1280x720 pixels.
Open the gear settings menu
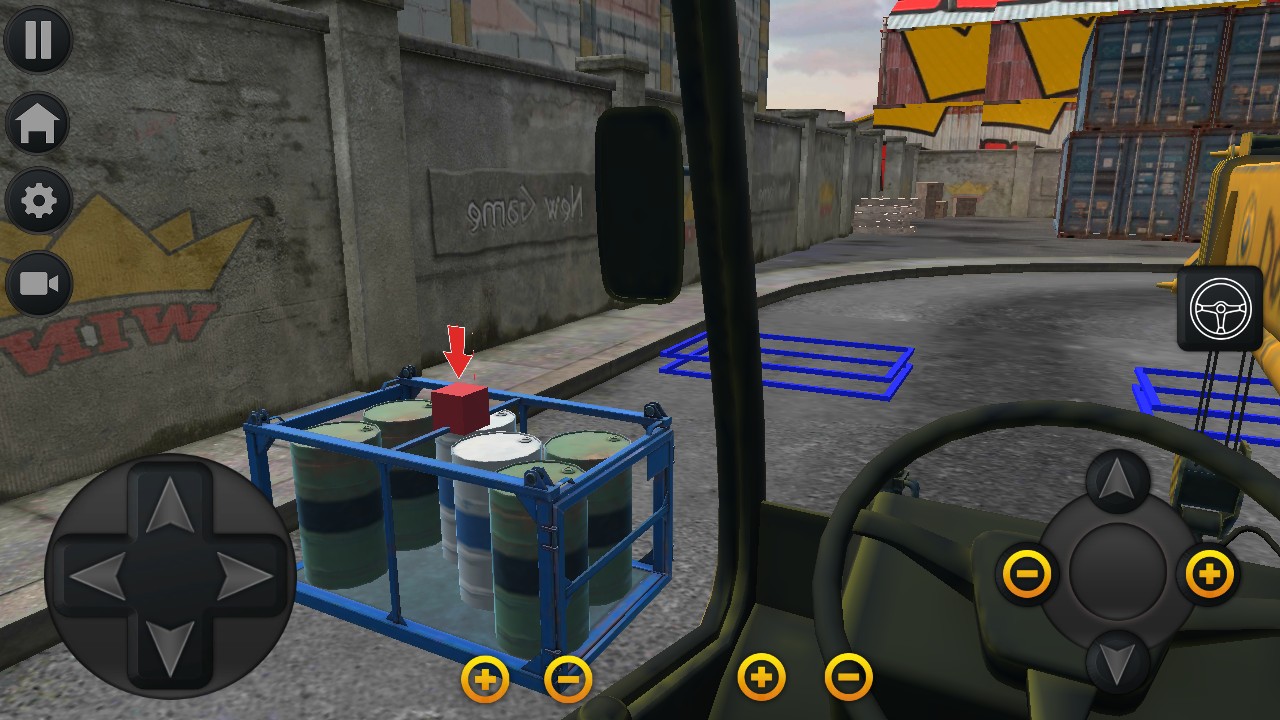[x=38, y=202]
